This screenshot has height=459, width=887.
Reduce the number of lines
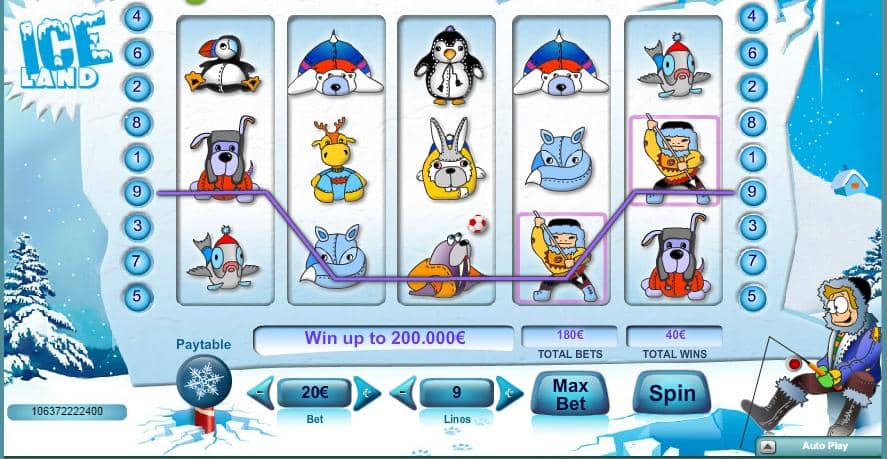click(404, 393)
